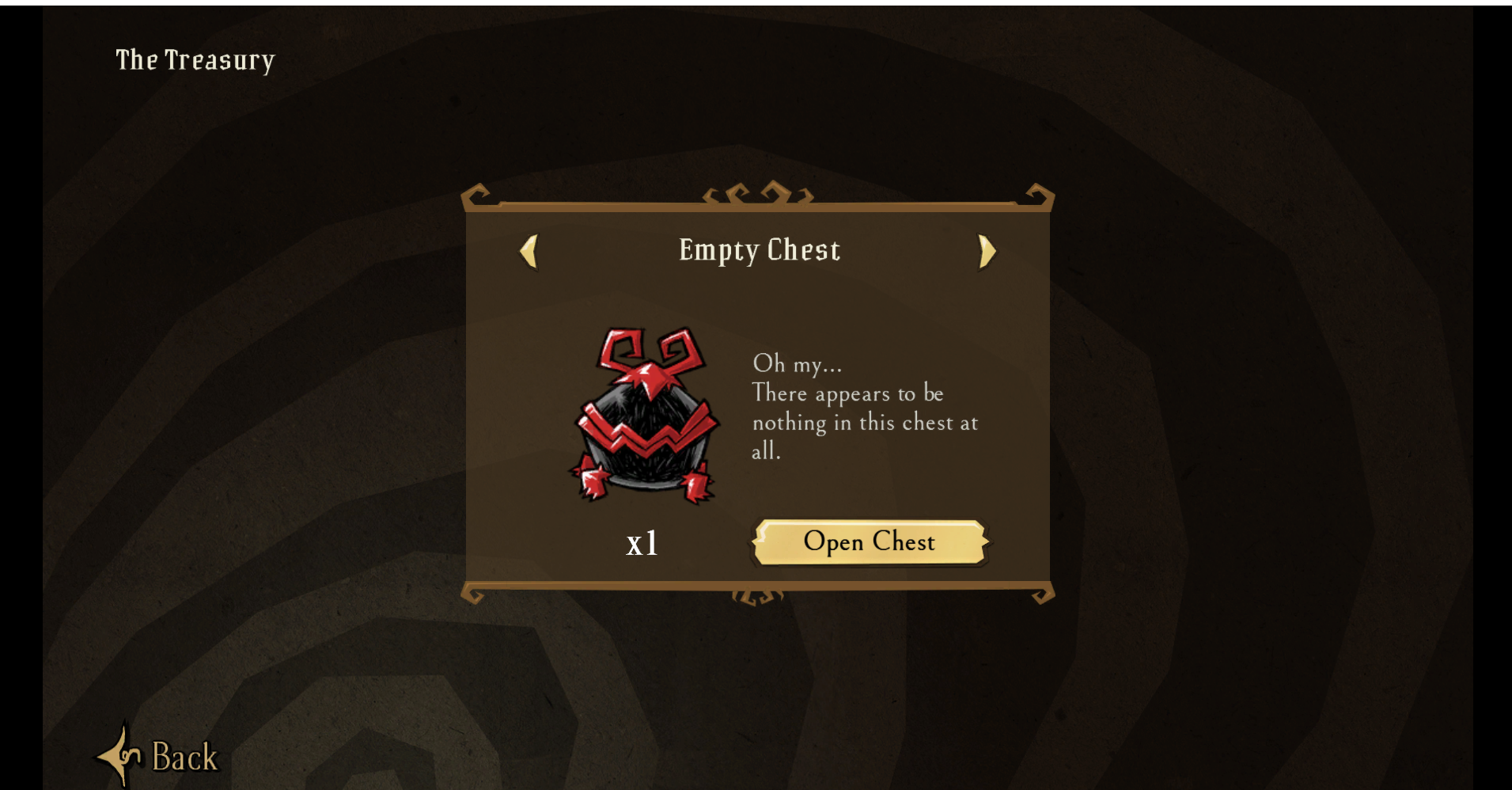Viewport: 1512px width, 790px height.
Task: Click the golden banner around Open Chest
Action: pyautogui.click(x=868, y=543)
